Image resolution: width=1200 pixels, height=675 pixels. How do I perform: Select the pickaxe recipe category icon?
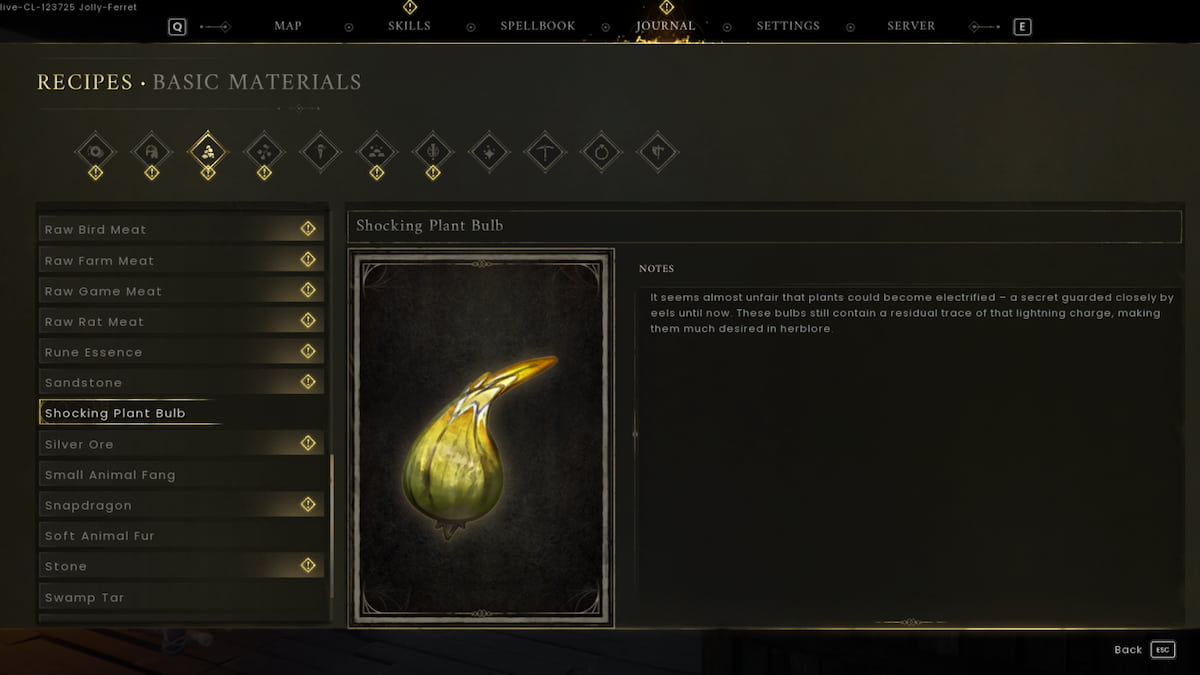click(546, 152)
